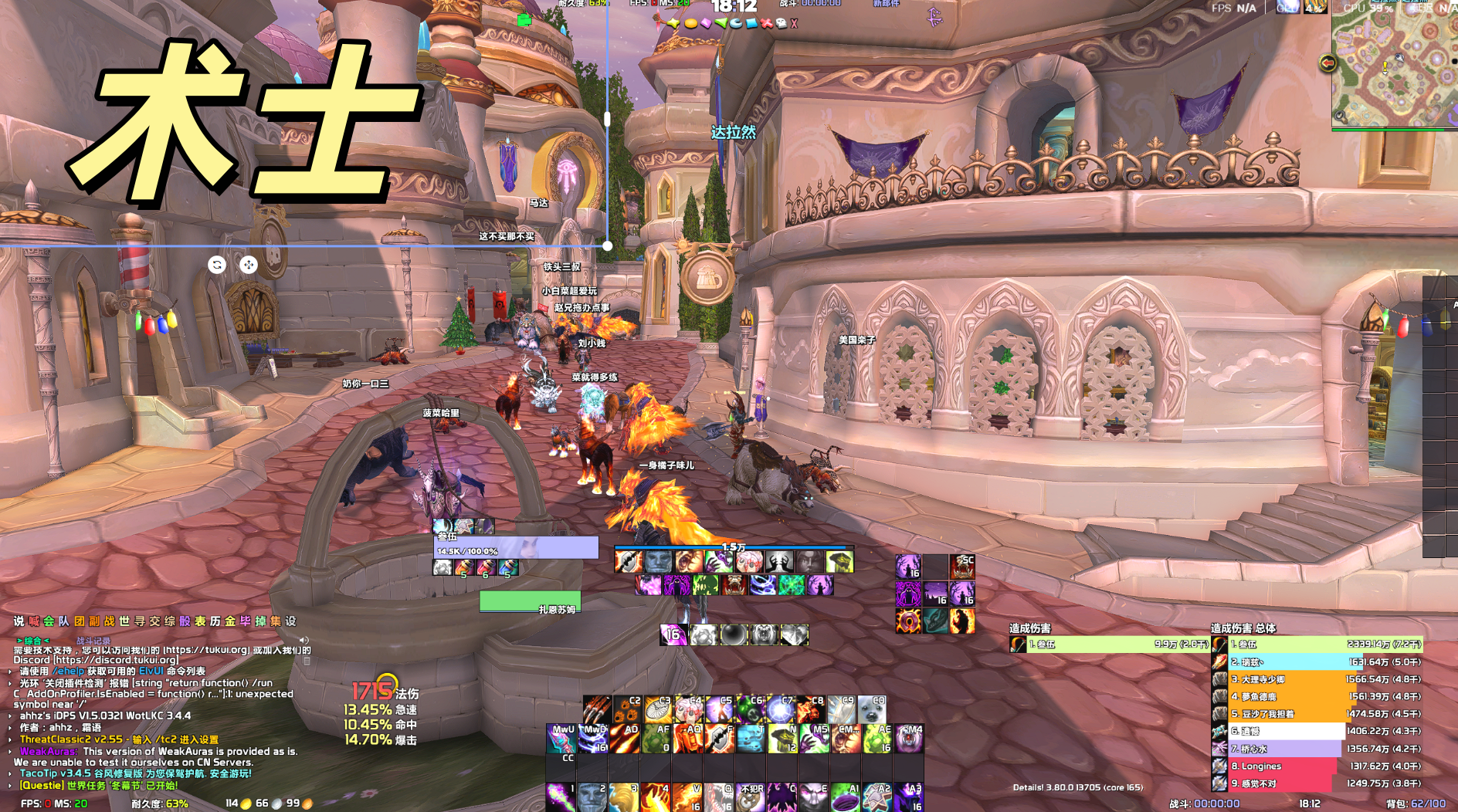
Task: Click the tracking button beside the minimap
Action: pyautogui.click(x=1327, y=63)
